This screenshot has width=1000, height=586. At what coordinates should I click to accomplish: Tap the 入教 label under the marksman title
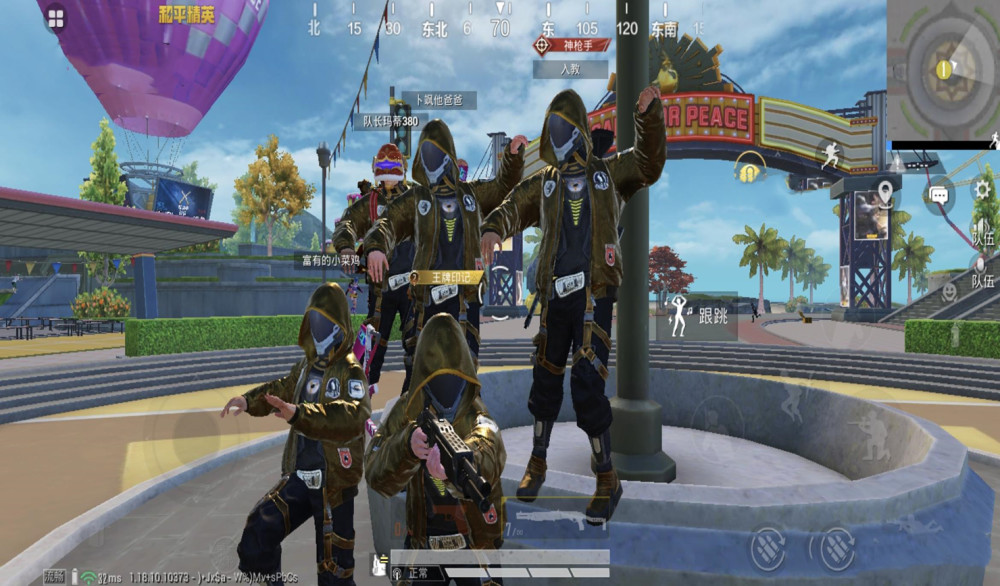coord(570,69)
